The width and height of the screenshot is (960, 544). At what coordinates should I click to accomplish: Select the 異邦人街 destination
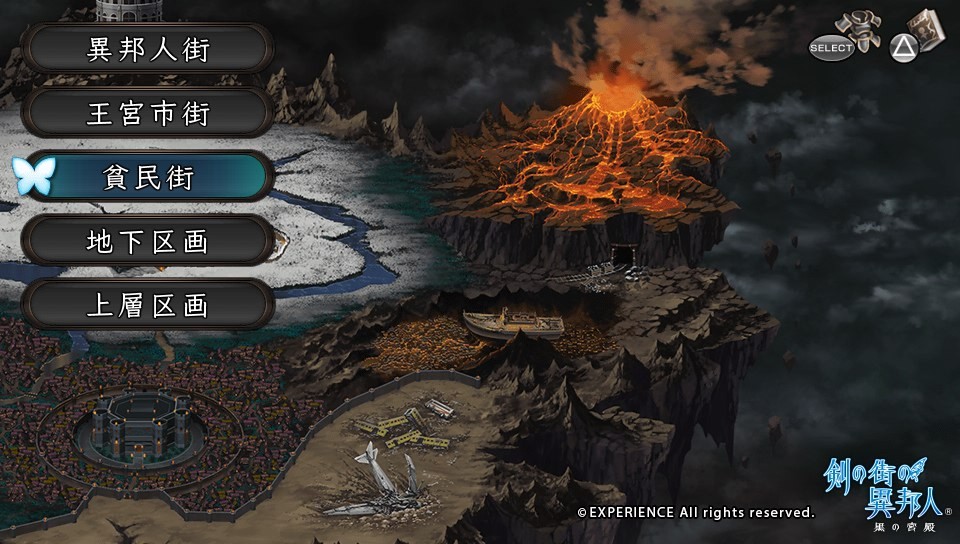click(x=148, y=49)
